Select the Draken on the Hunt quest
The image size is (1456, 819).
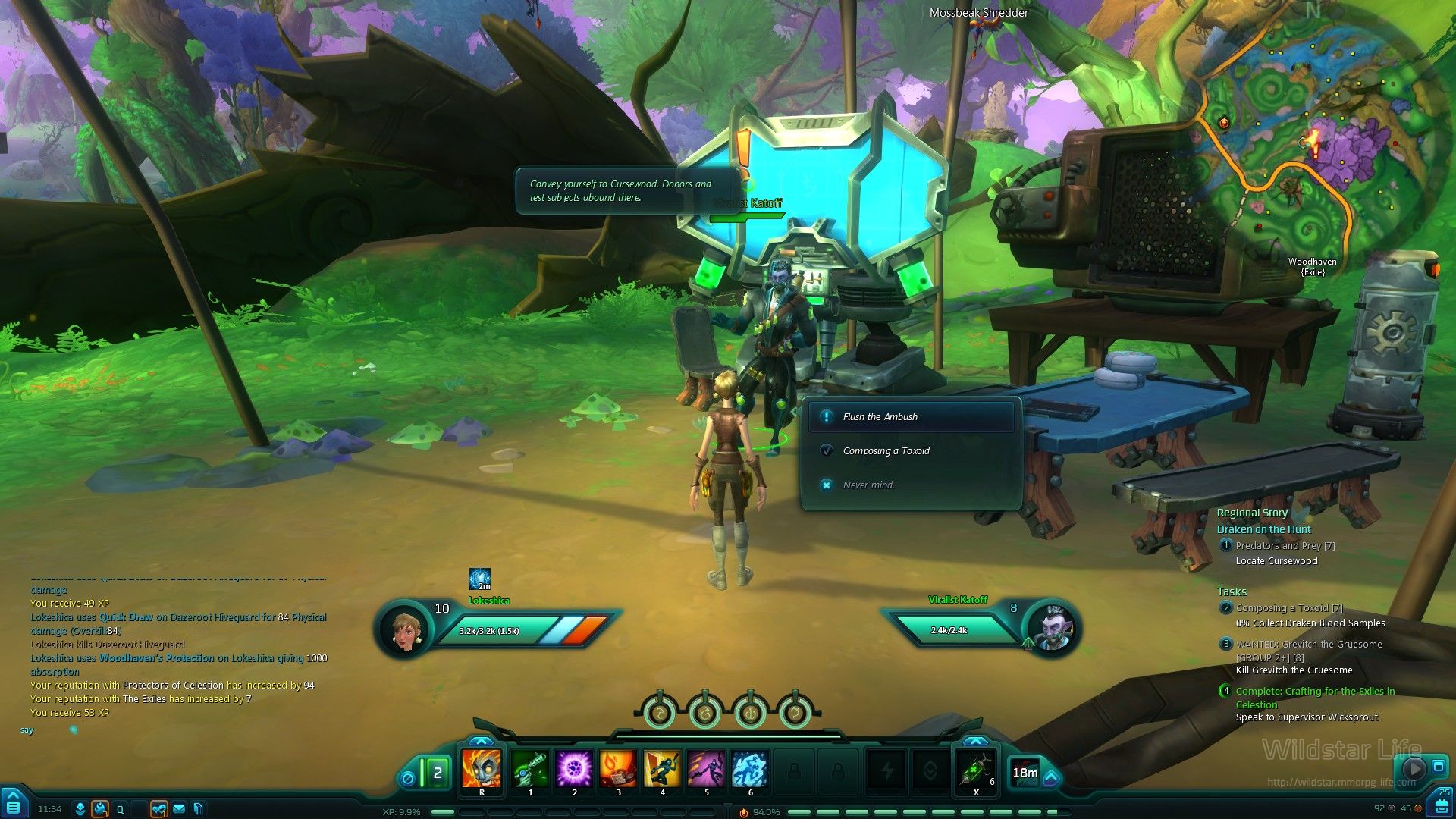click(x=1263, y=529)
